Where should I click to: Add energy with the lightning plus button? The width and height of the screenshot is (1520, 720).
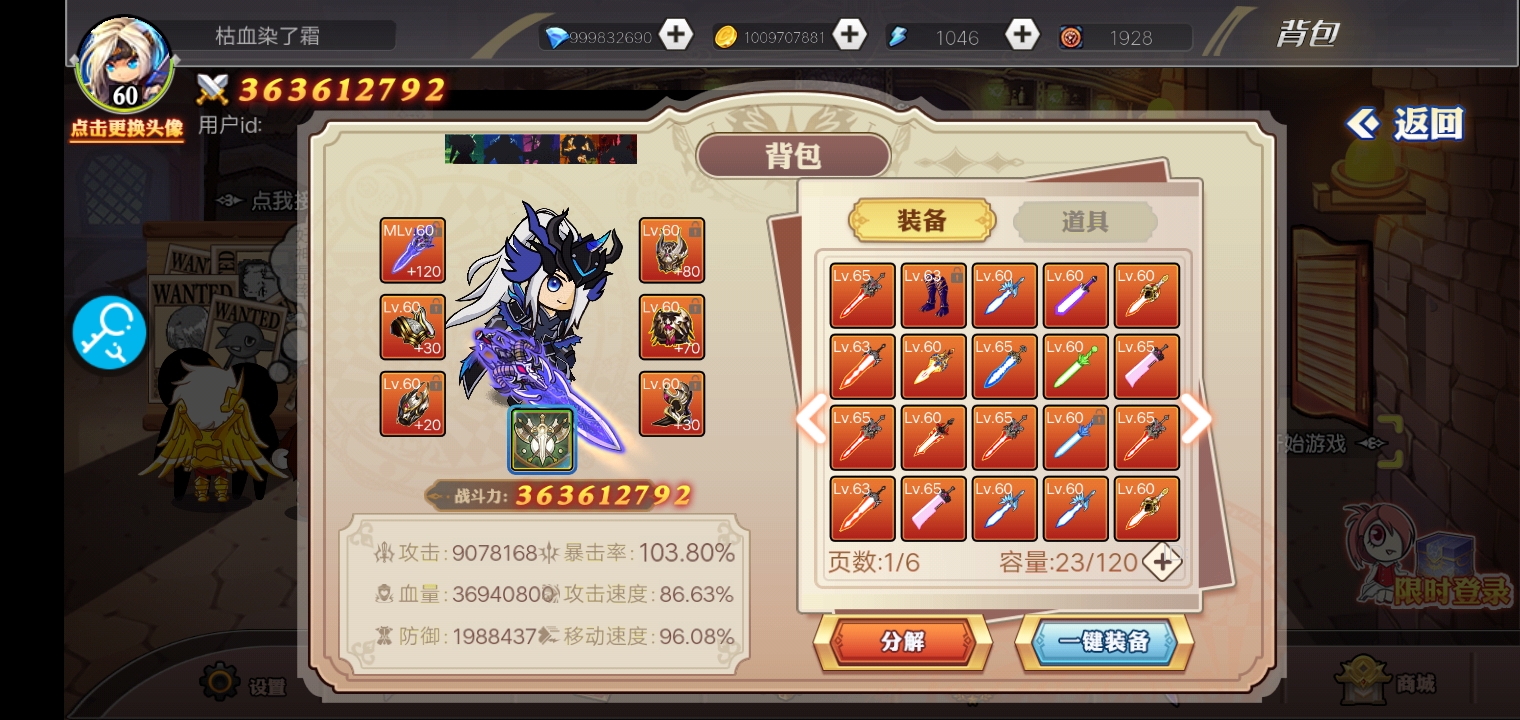(1021, 36)
